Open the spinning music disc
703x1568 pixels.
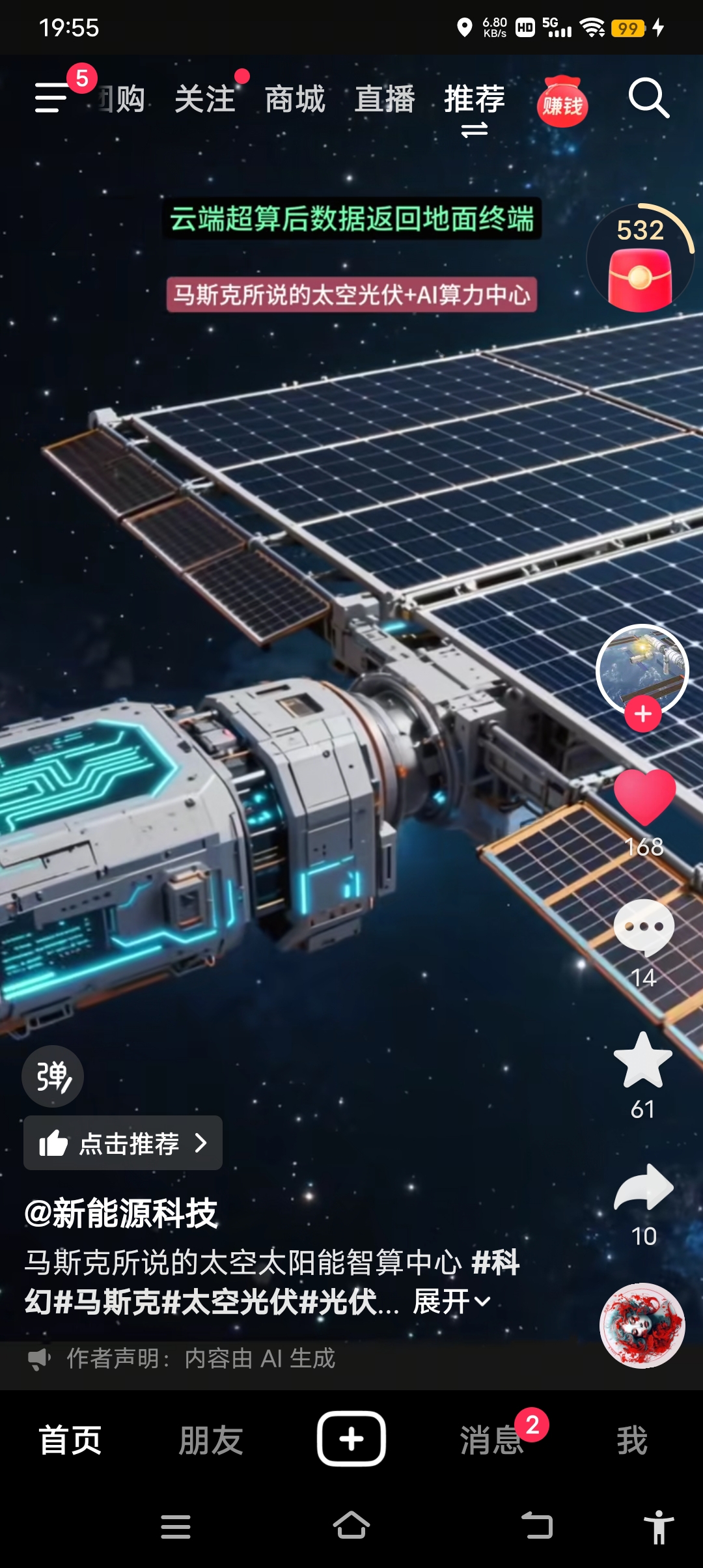(x=642, y=1325)
